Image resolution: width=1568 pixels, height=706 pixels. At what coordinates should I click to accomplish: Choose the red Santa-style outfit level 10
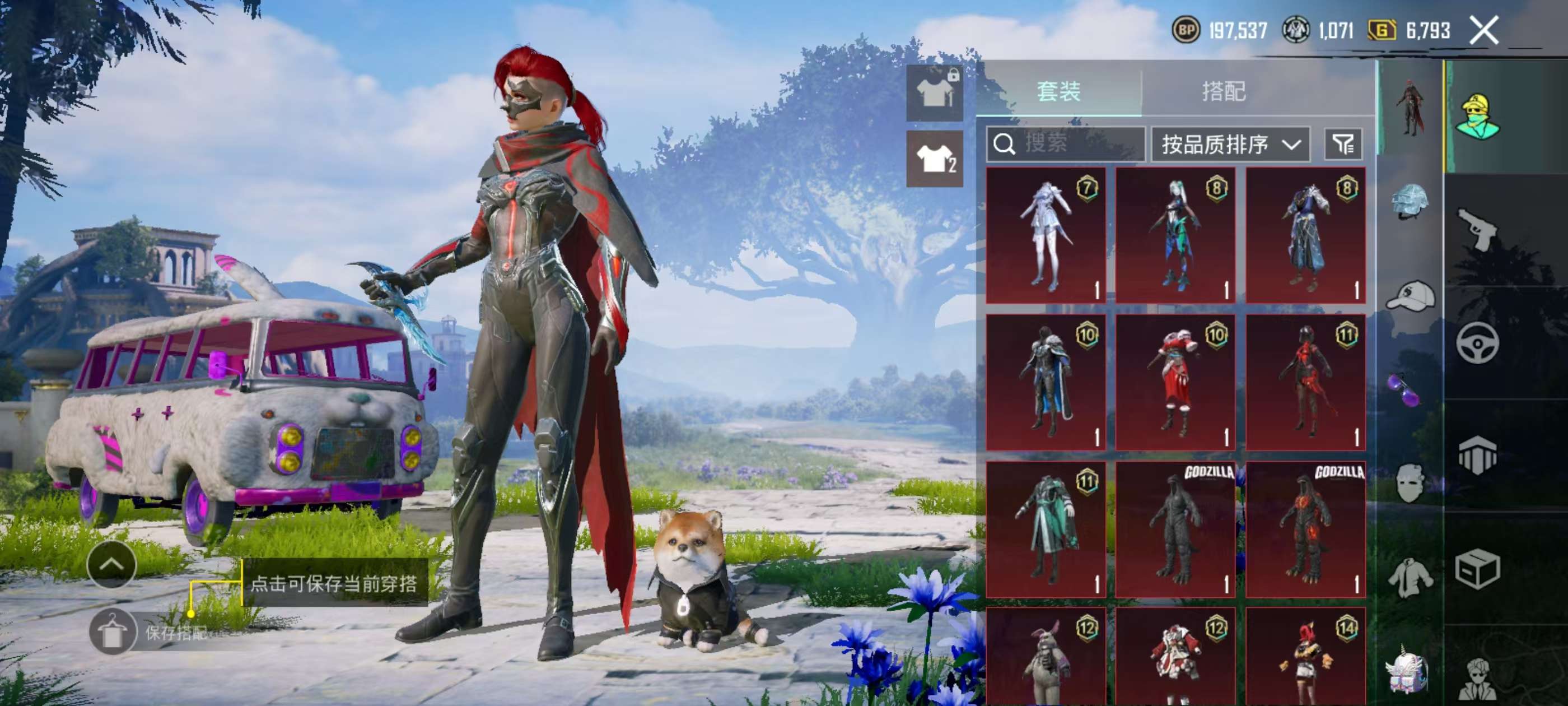point(1175,383)
